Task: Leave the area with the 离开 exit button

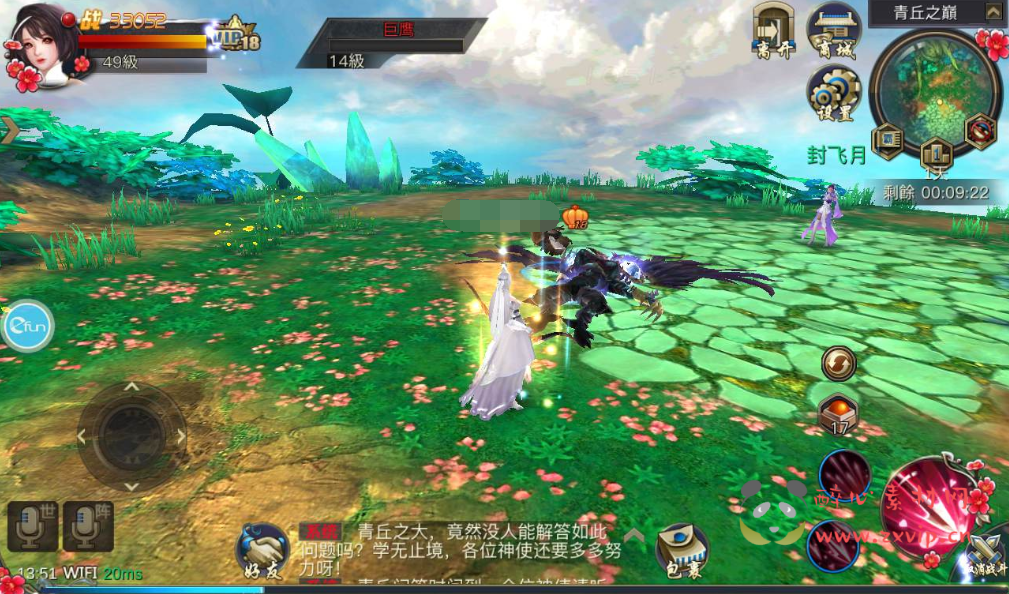Action: [x=773, y=30]
